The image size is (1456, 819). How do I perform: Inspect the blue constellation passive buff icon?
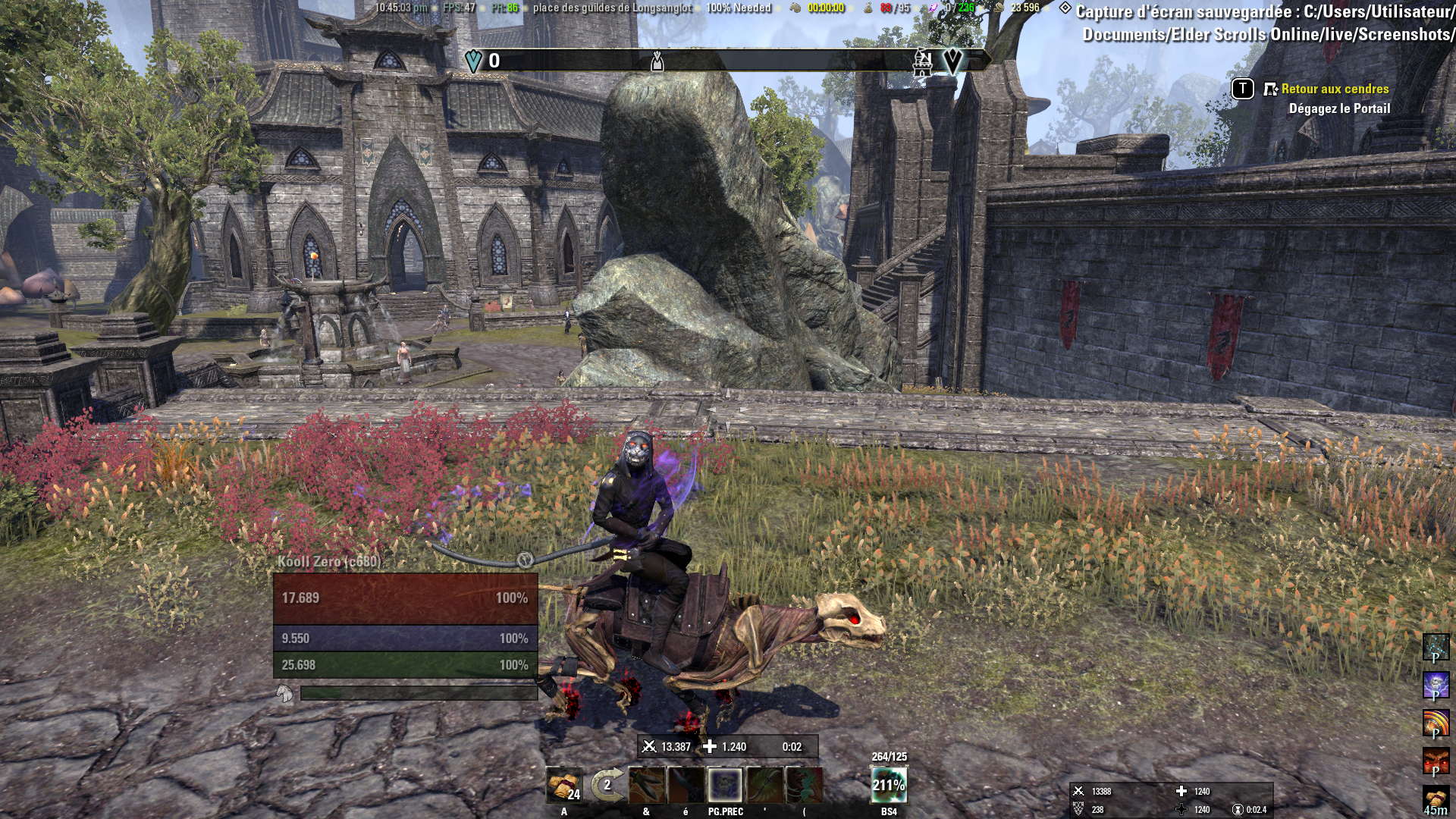(x=1435, y=648)
